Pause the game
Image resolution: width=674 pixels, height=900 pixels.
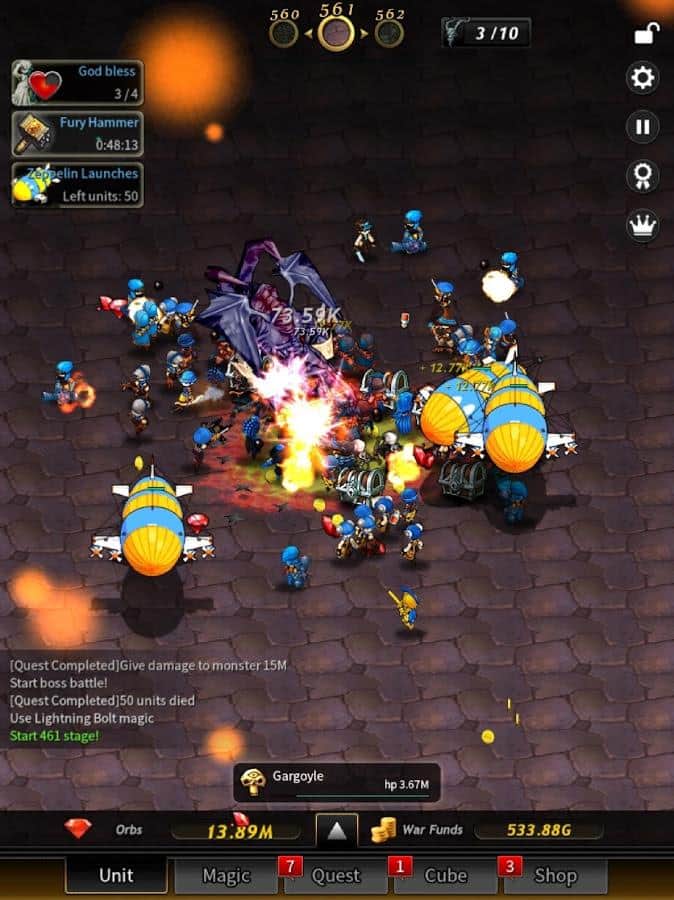[x=642, y=127]
